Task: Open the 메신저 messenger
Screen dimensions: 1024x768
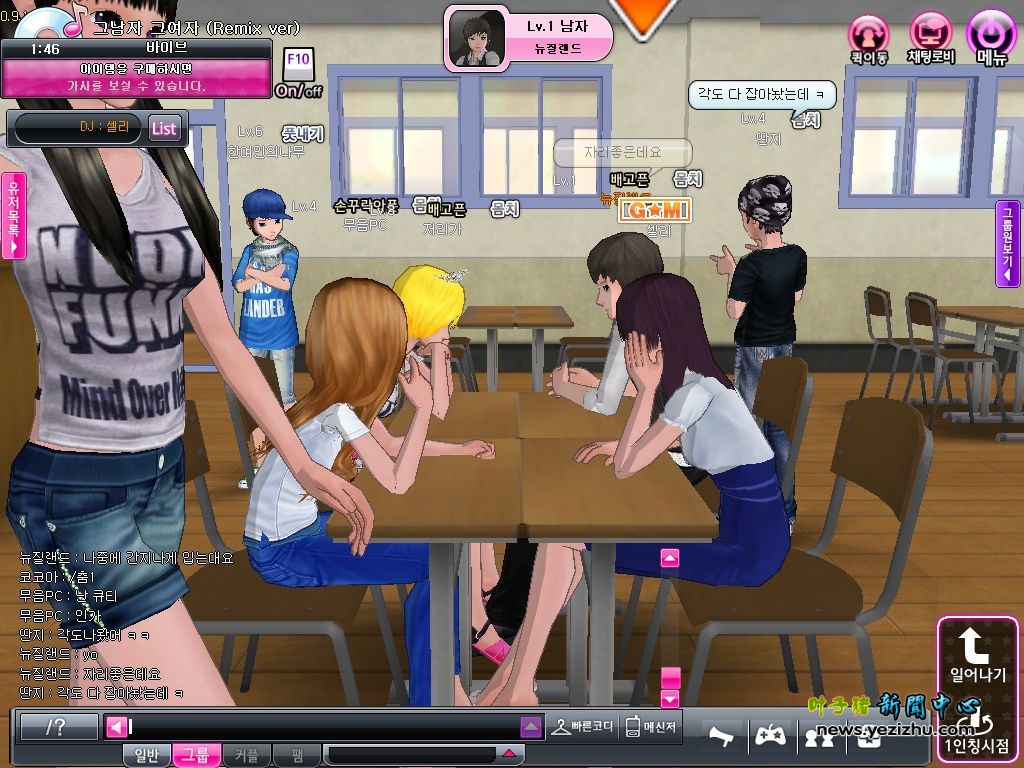Action: (x=651, y=727)
